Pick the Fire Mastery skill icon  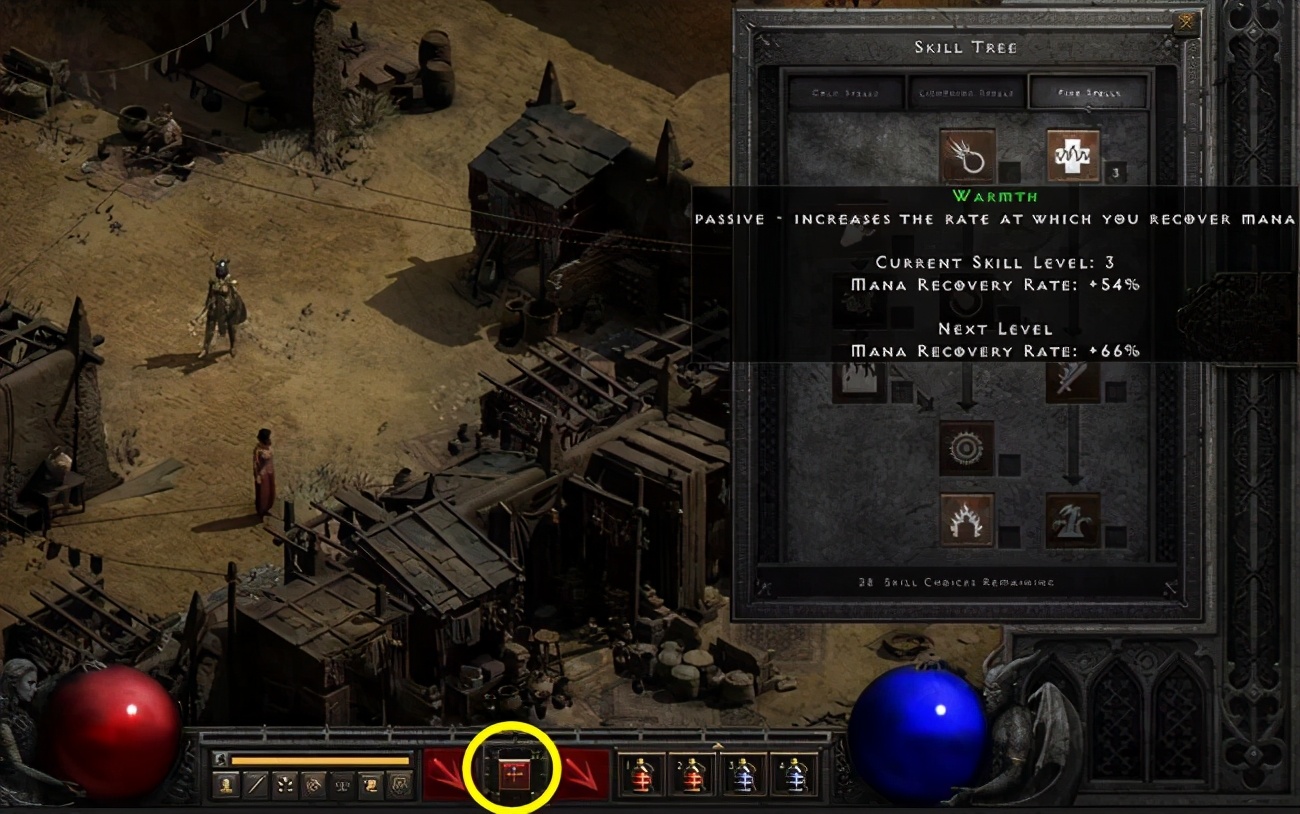click(967, 521)
